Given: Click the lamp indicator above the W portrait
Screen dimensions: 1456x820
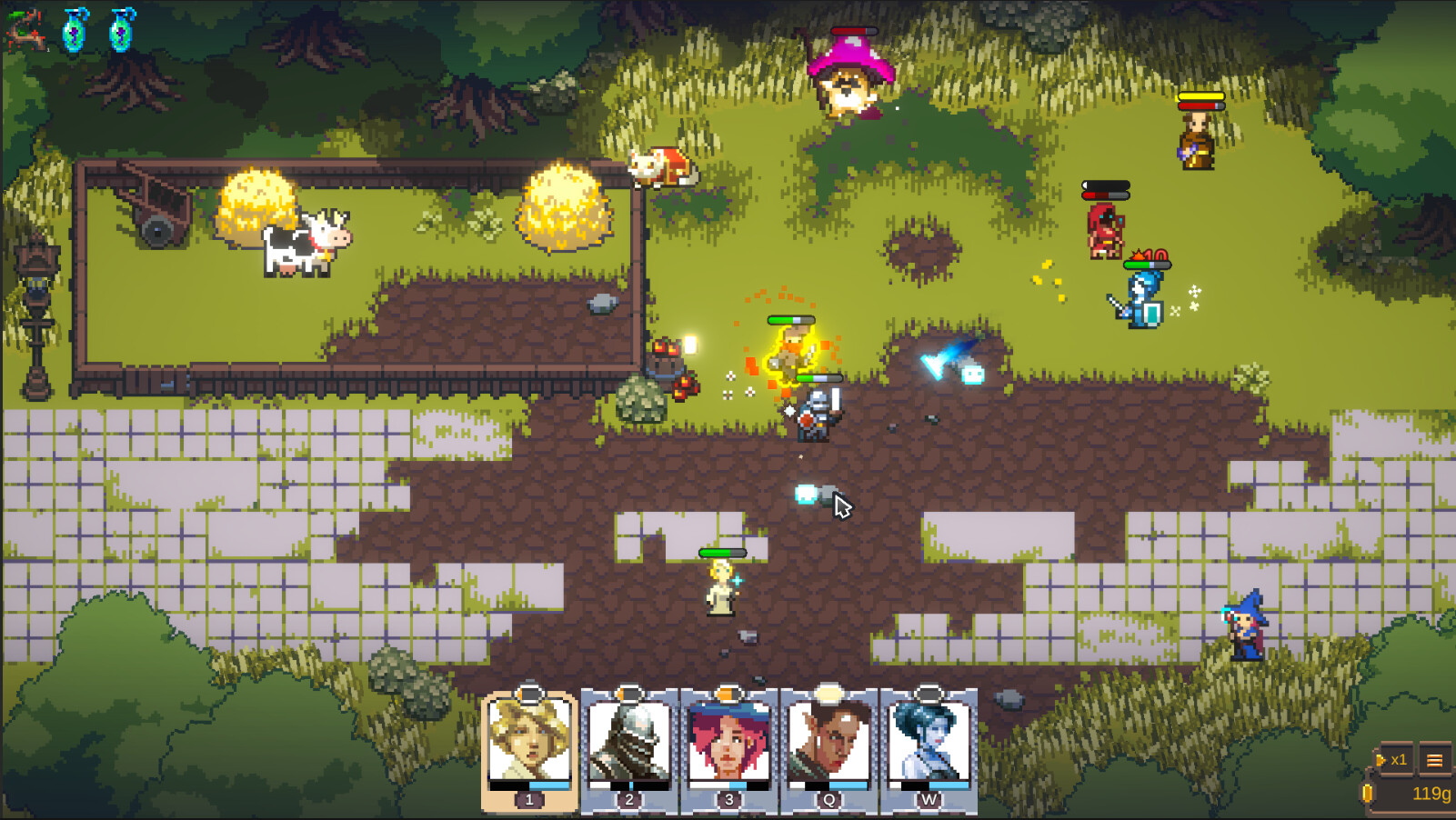Looking at the screenshot, I should pos(929,695).
